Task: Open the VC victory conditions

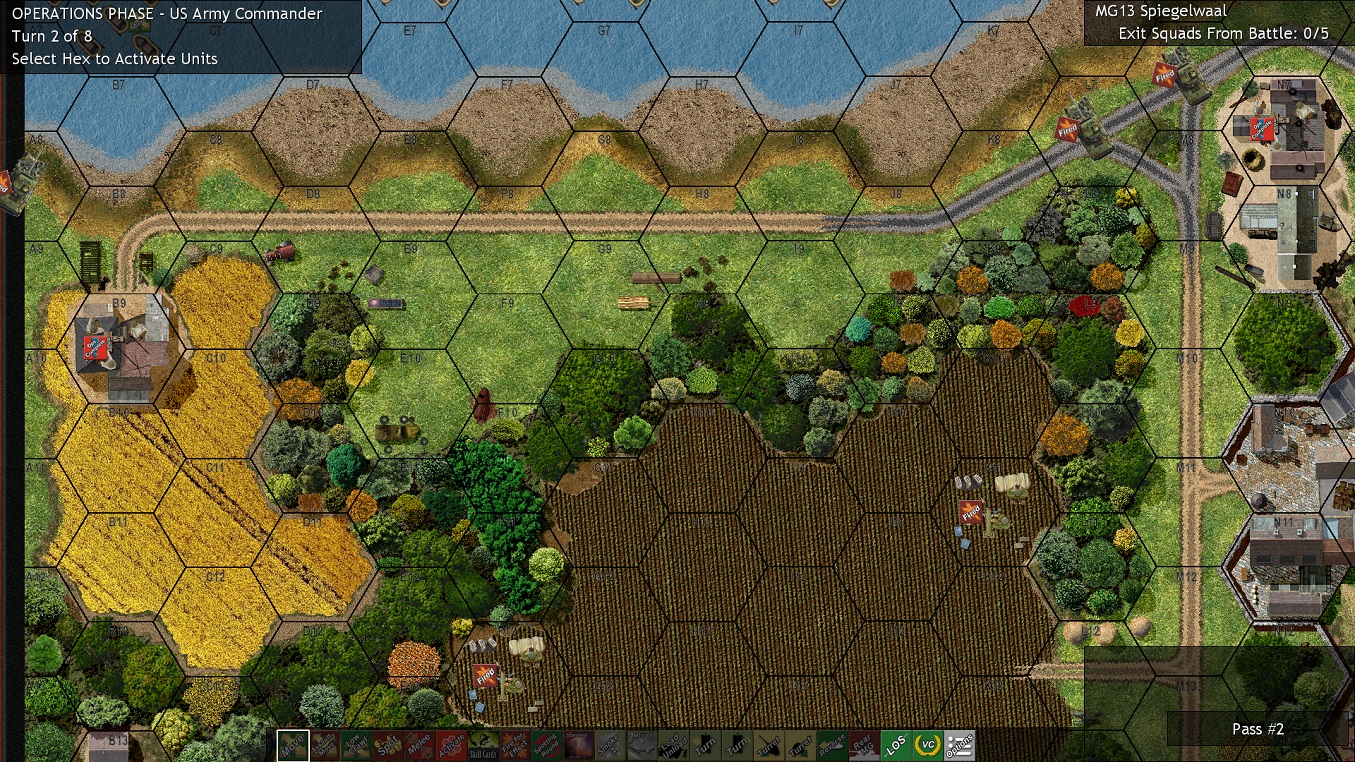Action: pos(928,746)
